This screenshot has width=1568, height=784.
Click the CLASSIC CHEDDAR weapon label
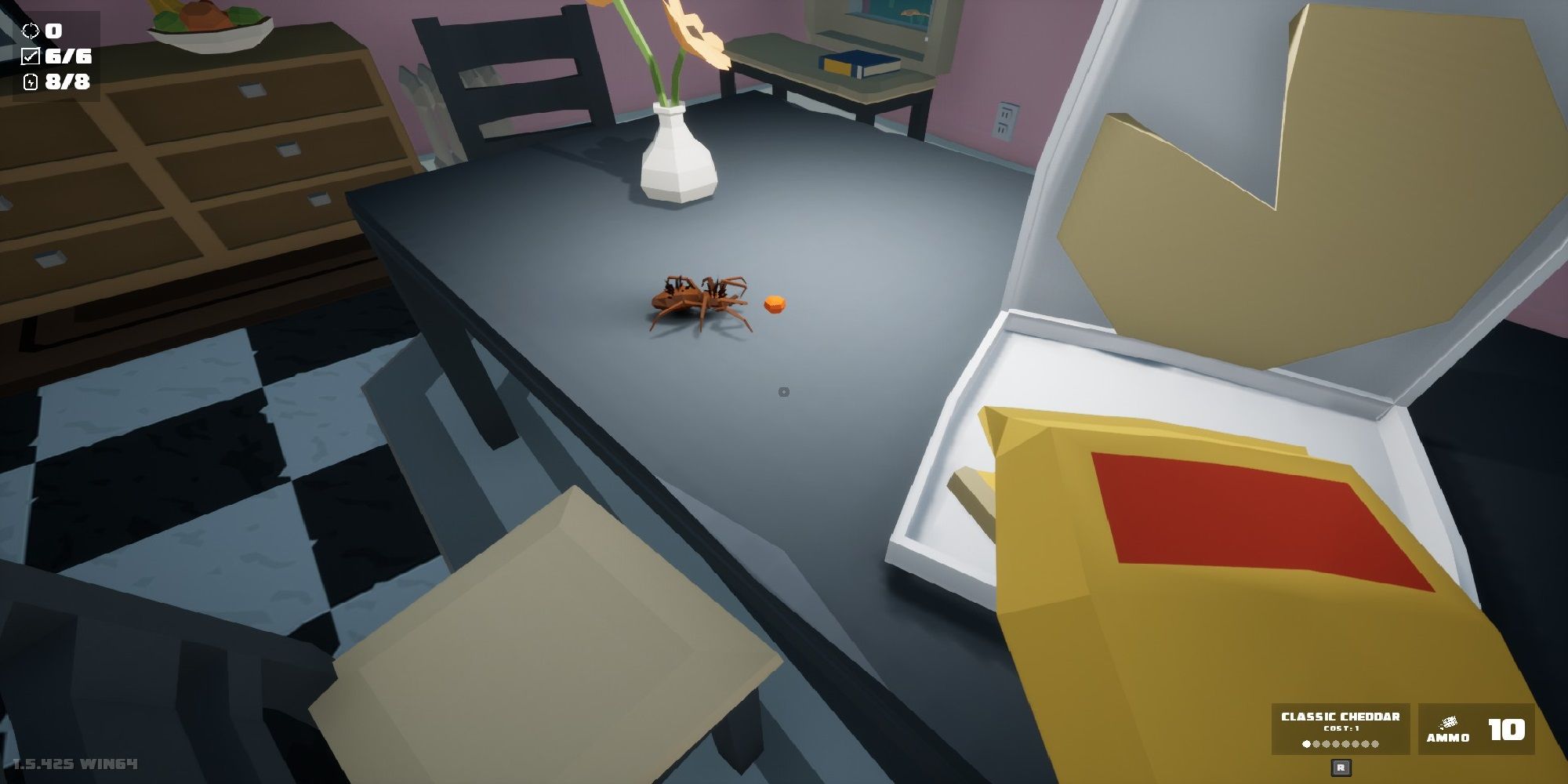point(1341,716)
